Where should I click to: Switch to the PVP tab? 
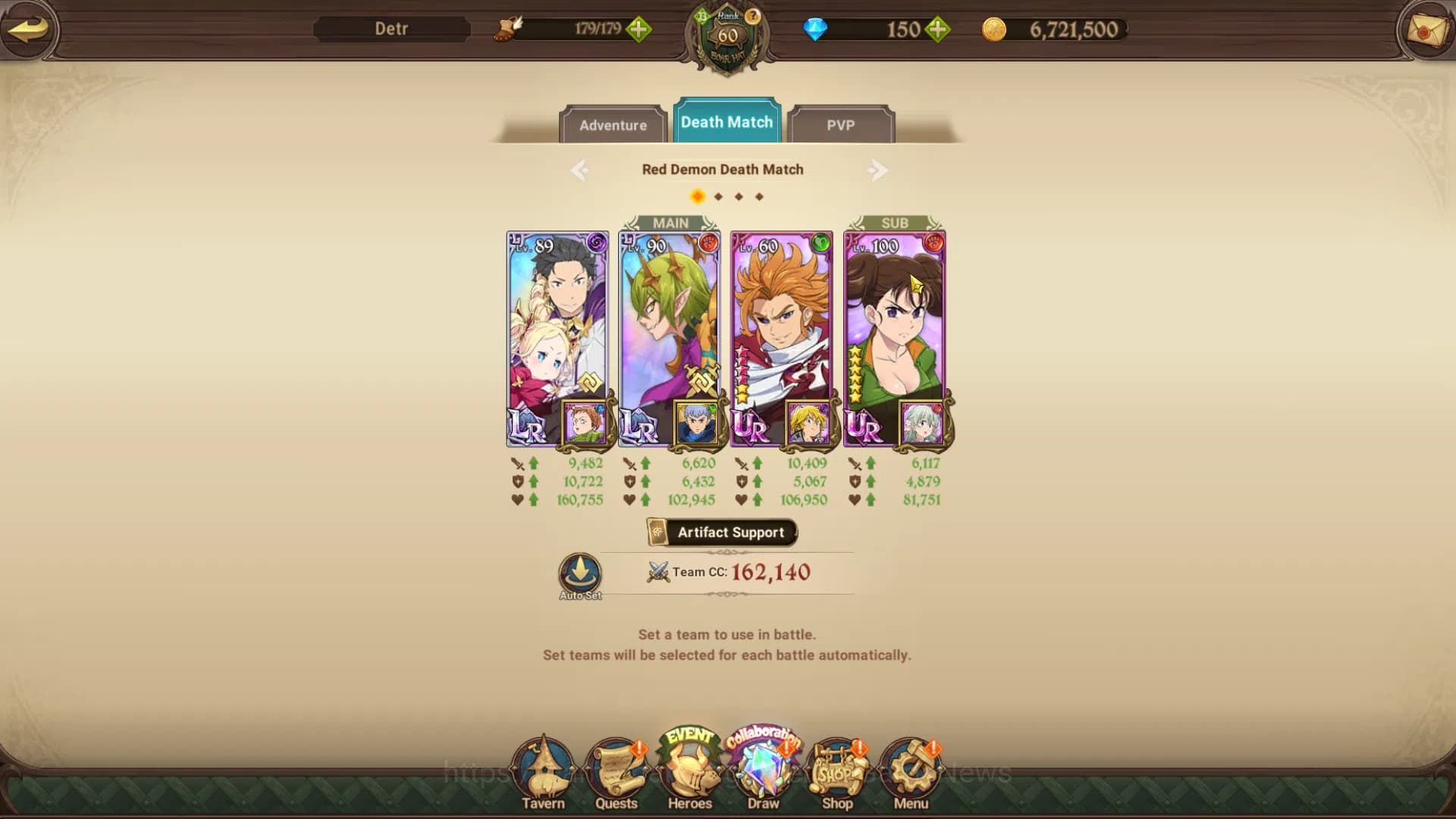pos(842,125)
